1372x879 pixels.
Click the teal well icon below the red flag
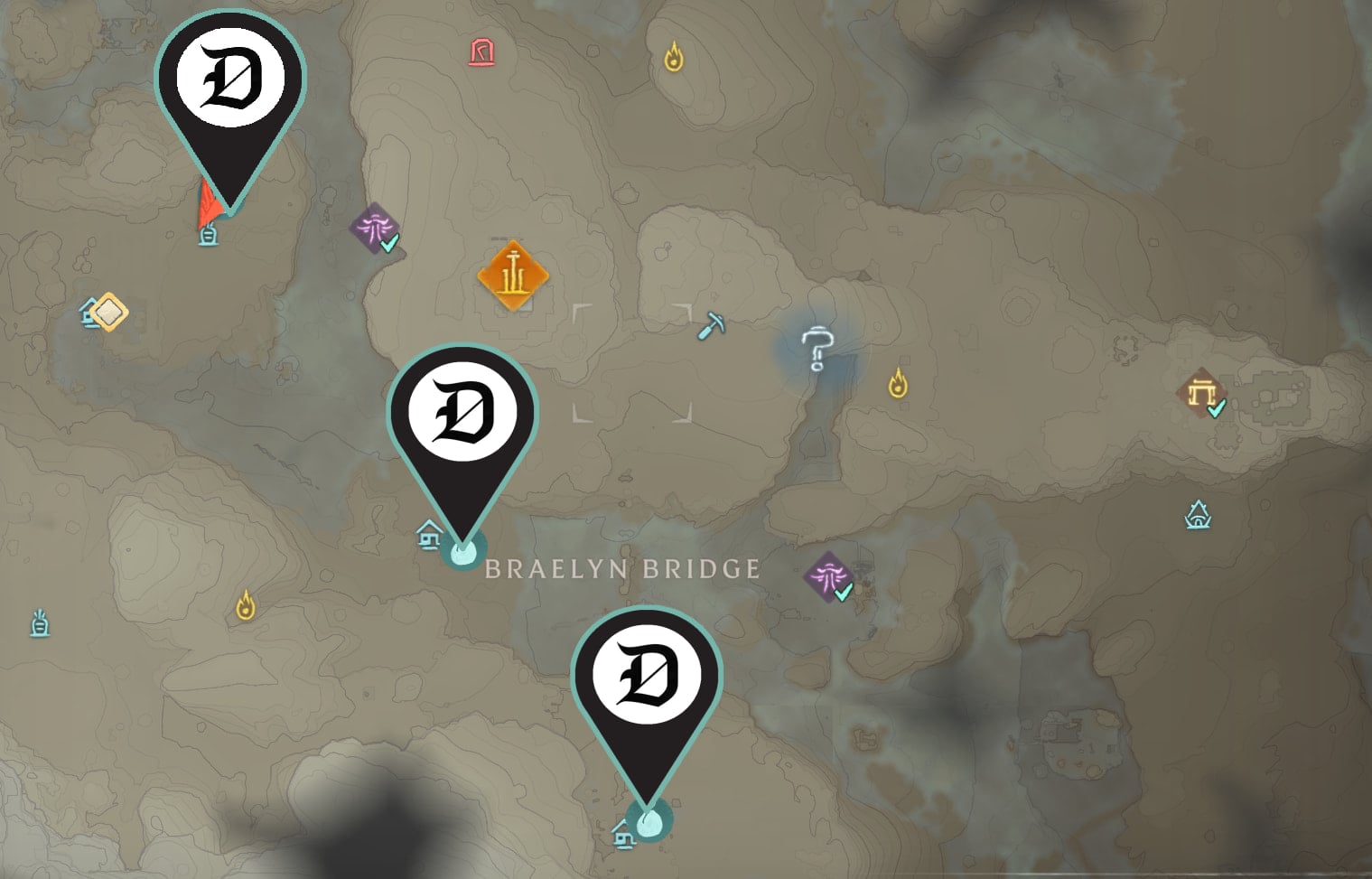pyautogui.click(x=207, y=238)
